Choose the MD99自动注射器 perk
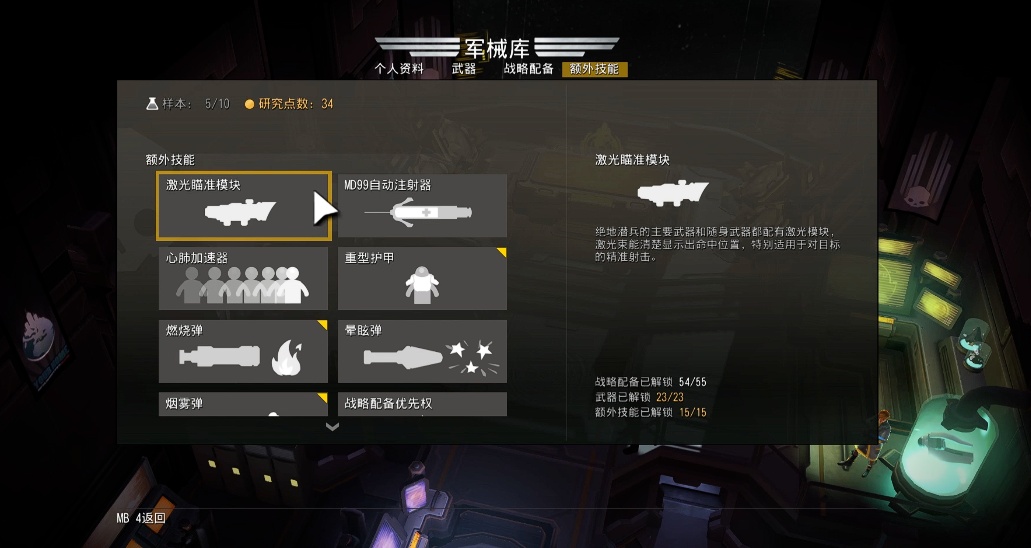Screen dimensions: 1031x548 pos(422,206)
